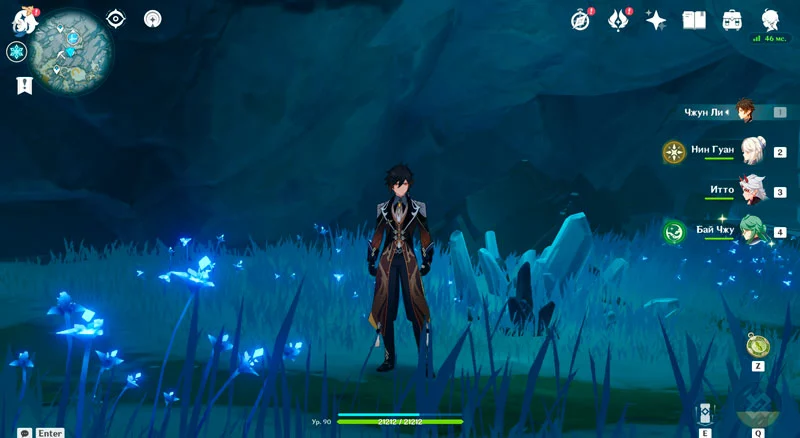Screen dimensions: 800x438
Task: Click the round signal icon near the minimap
Action: (152, 18)
